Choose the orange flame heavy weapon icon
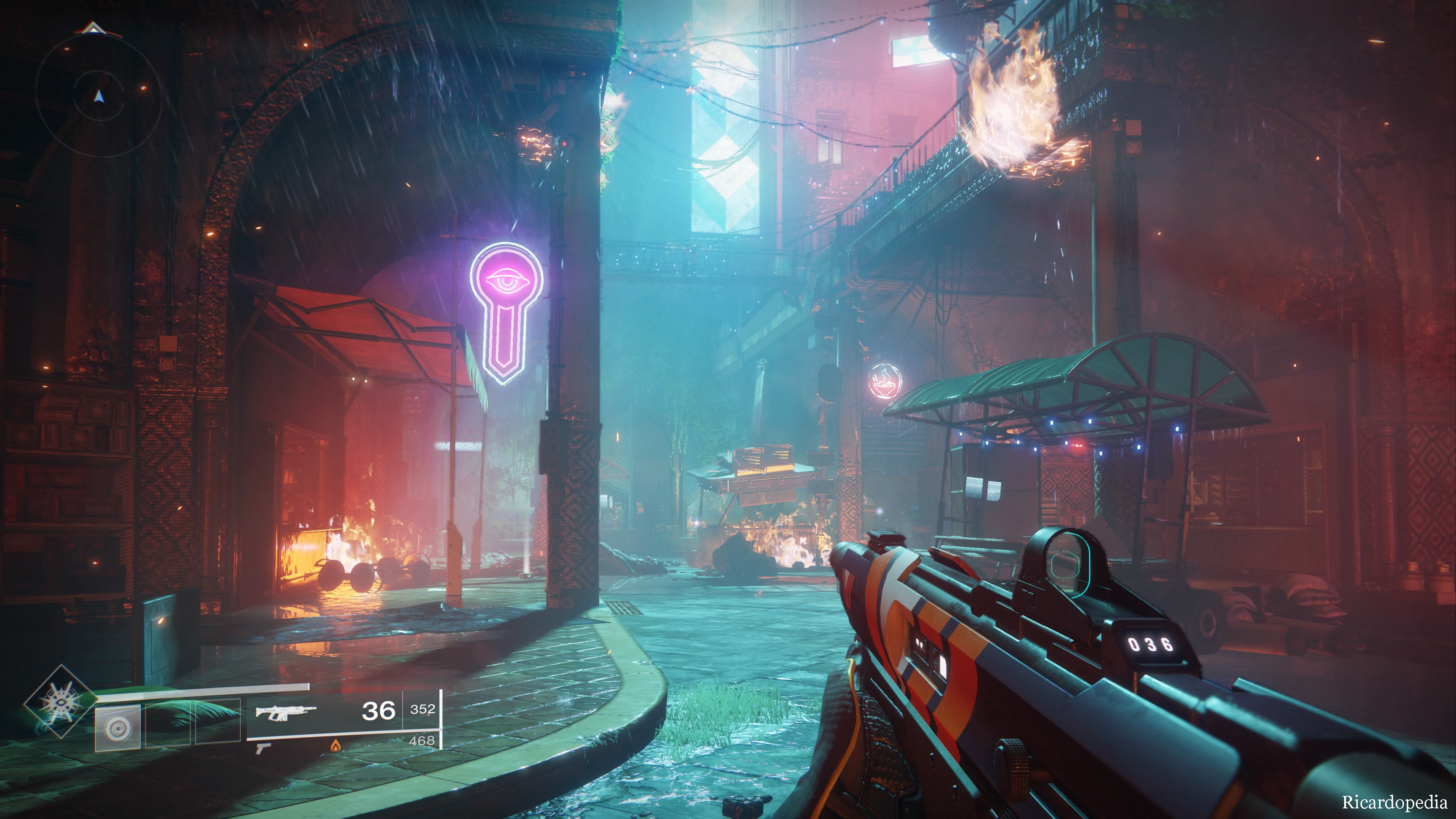1456x819 pixels. click(x=336, y=746)
